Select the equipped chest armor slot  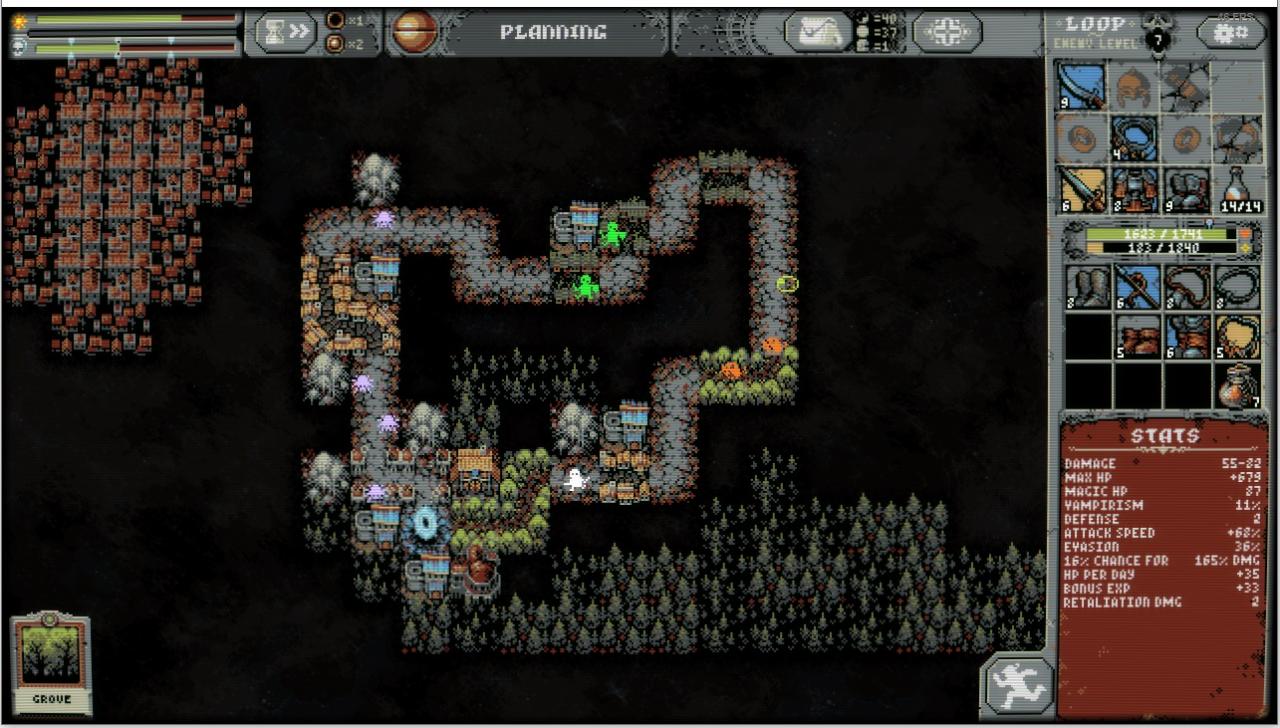click(x=1134, y=188)
